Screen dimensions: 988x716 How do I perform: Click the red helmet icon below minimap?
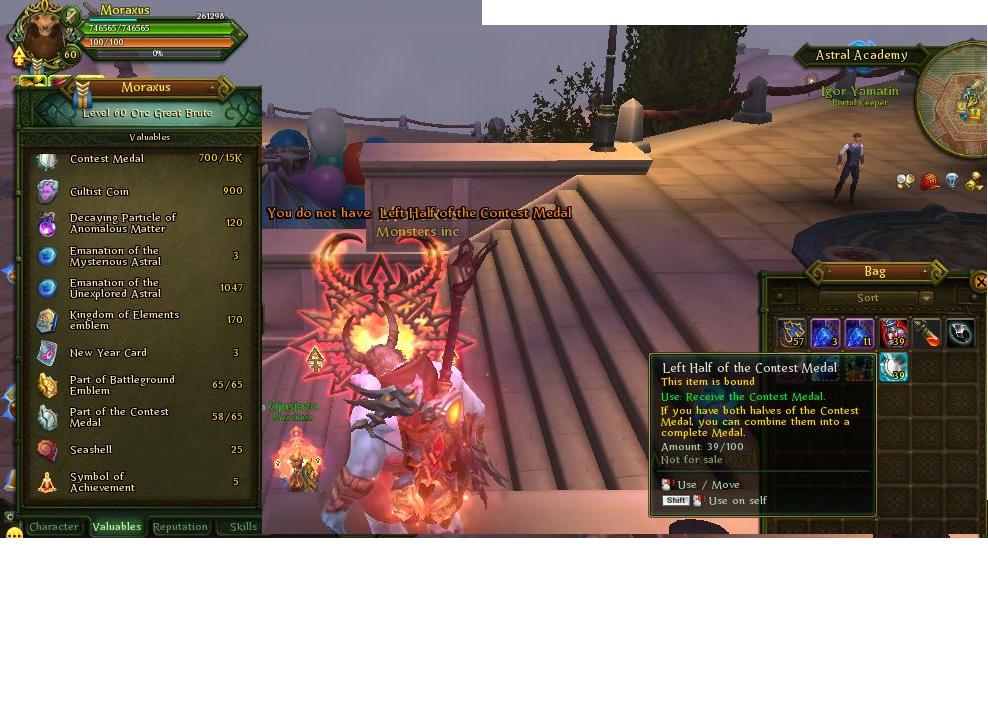tap(930, 181)
